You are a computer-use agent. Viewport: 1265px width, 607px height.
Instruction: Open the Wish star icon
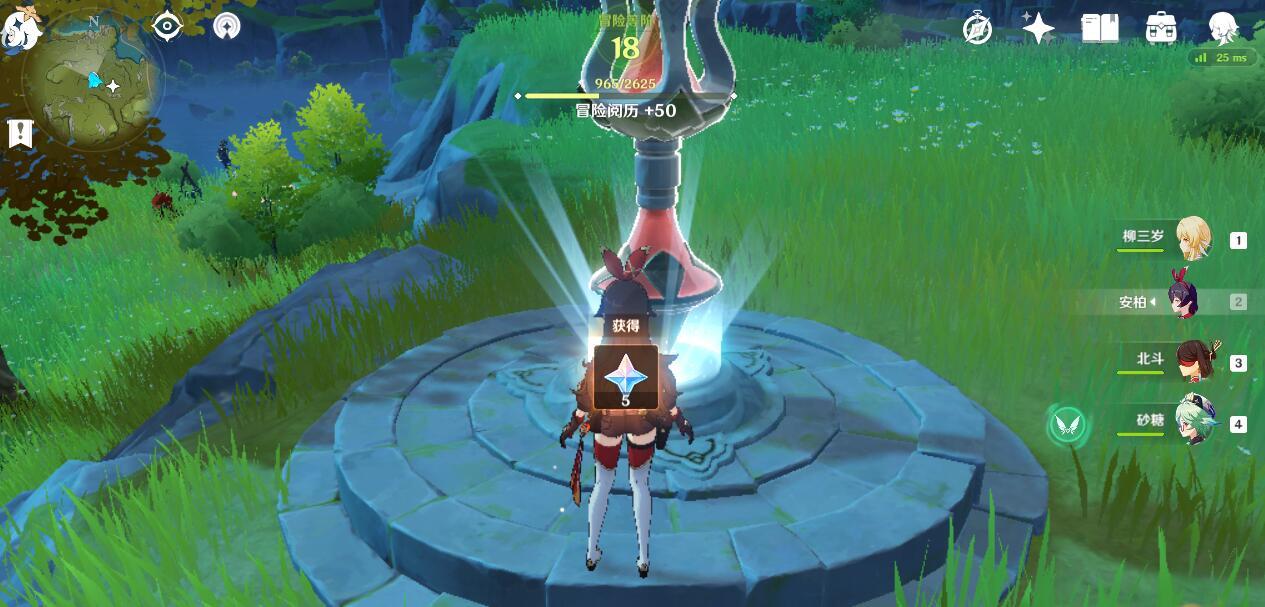click(x=1038, y=29)
